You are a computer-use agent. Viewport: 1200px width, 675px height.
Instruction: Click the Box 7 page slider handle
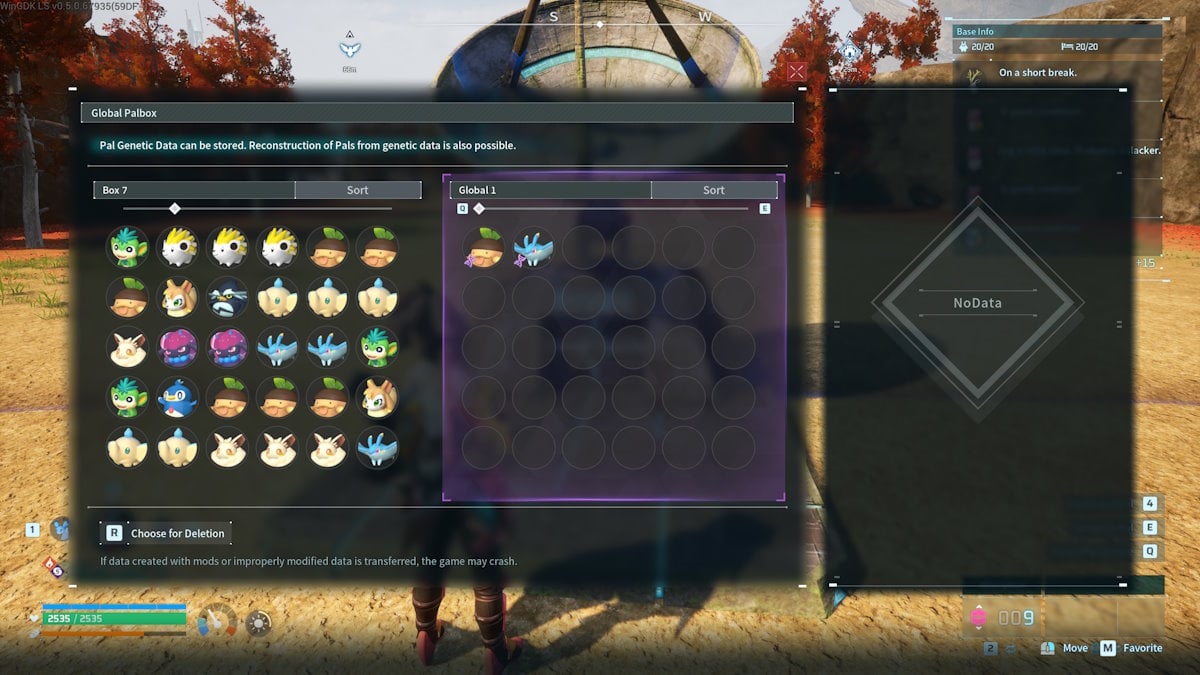(x=175, y=208)
